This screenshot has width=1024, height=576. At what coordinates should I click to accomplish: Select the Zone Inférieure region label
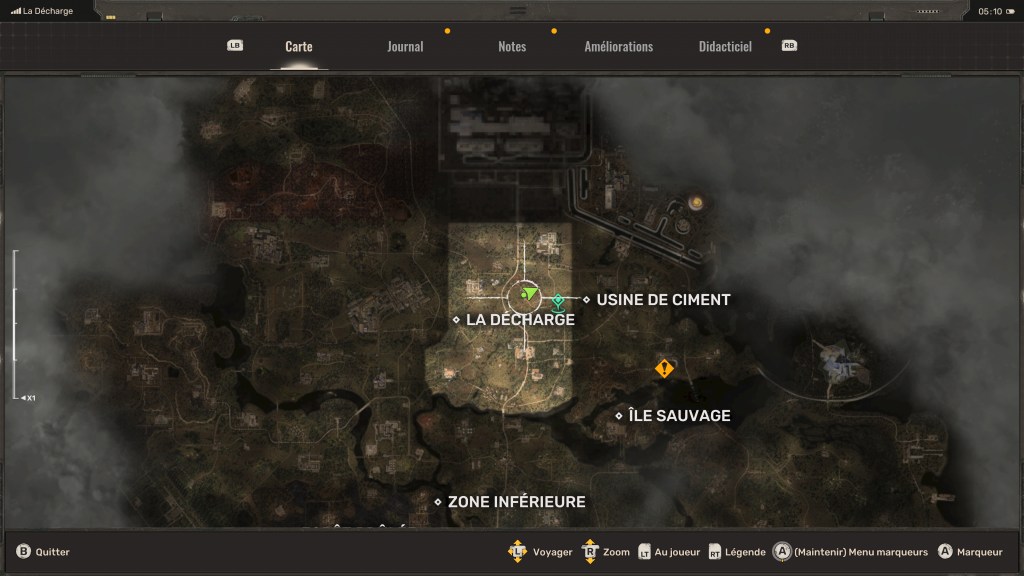516,502
